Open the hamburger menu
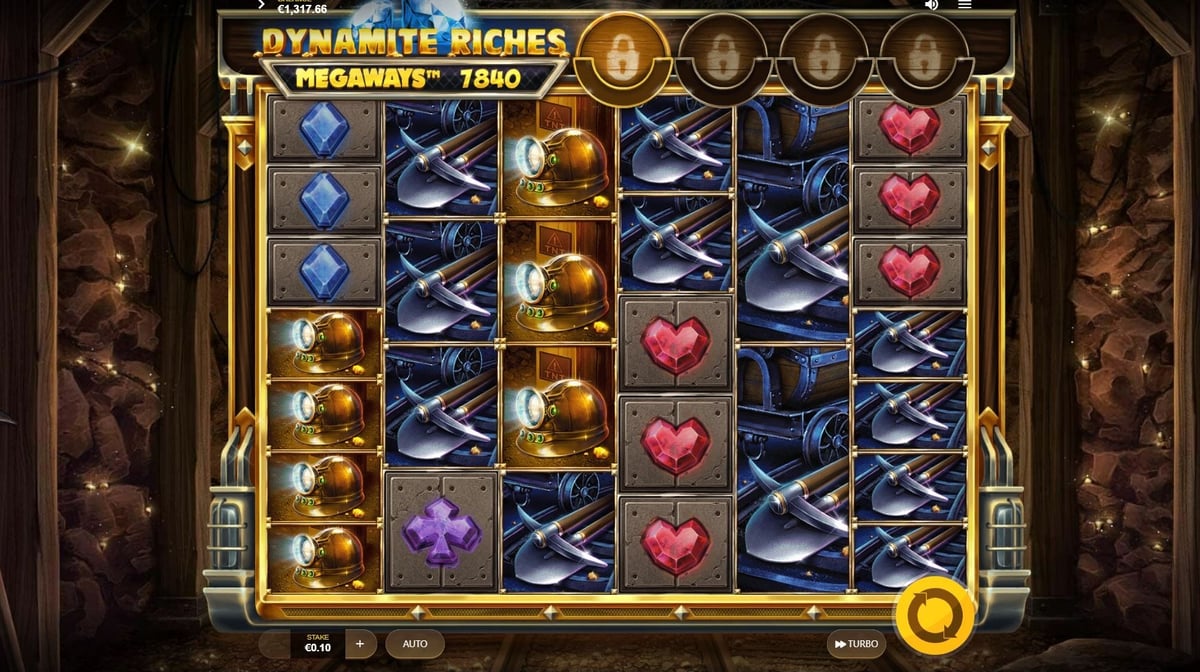Screen dimensions: 1200x672 pyautogui.click(x=964, y=5)
